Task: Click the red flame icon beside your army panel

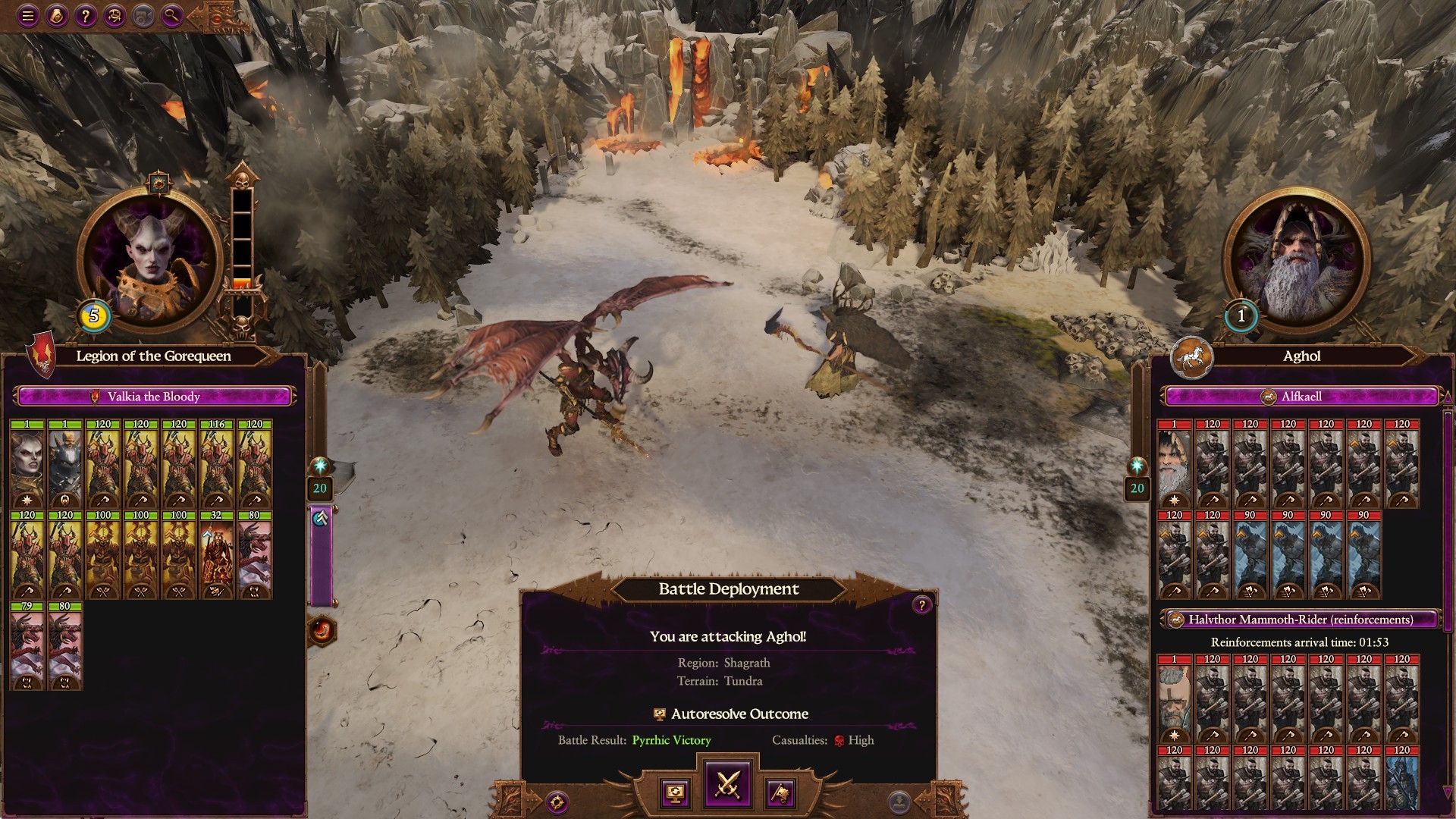Action: (322, 630)
